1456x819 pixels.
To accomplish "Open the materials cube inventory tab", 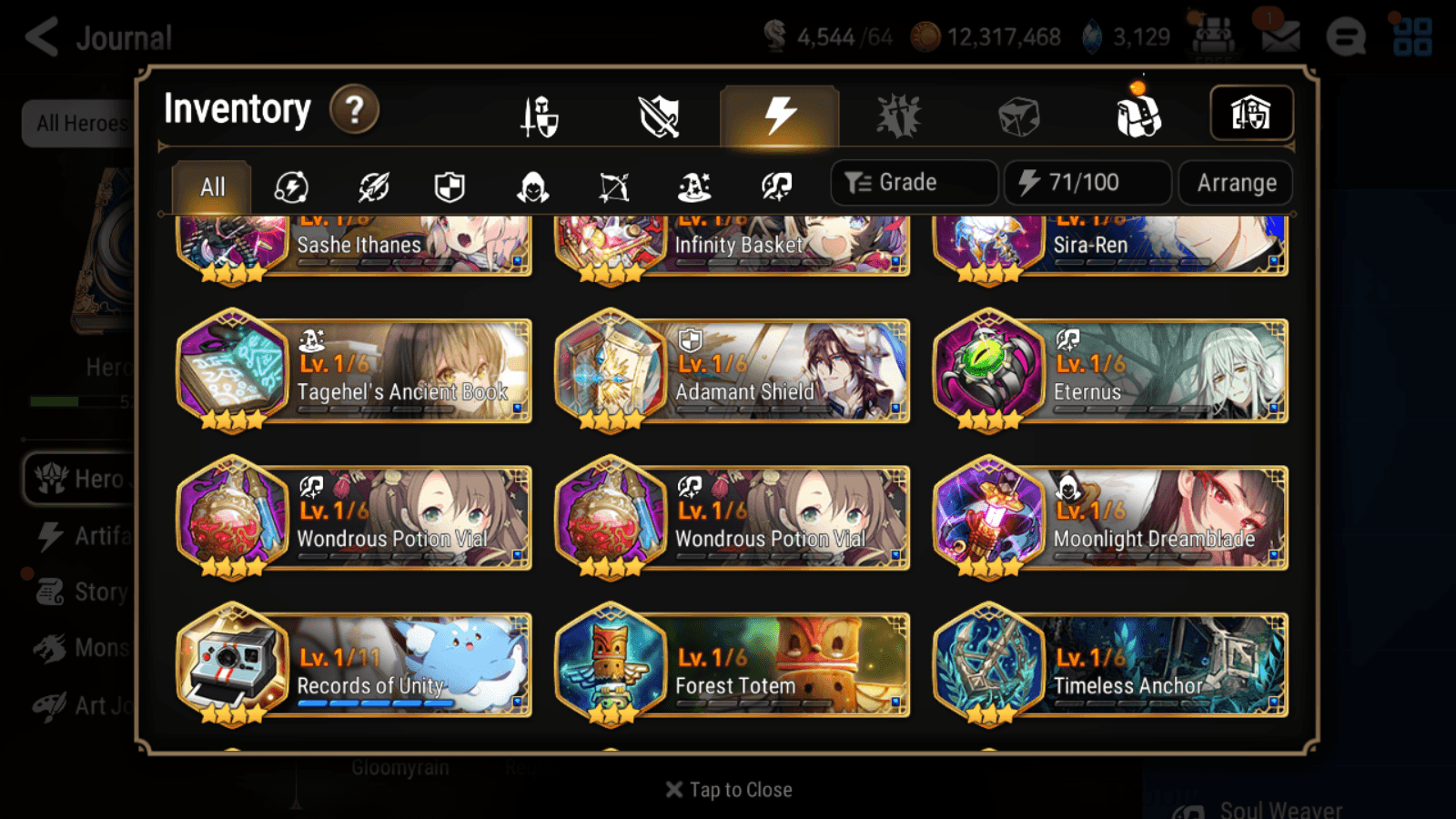I will coord(1018,116).
